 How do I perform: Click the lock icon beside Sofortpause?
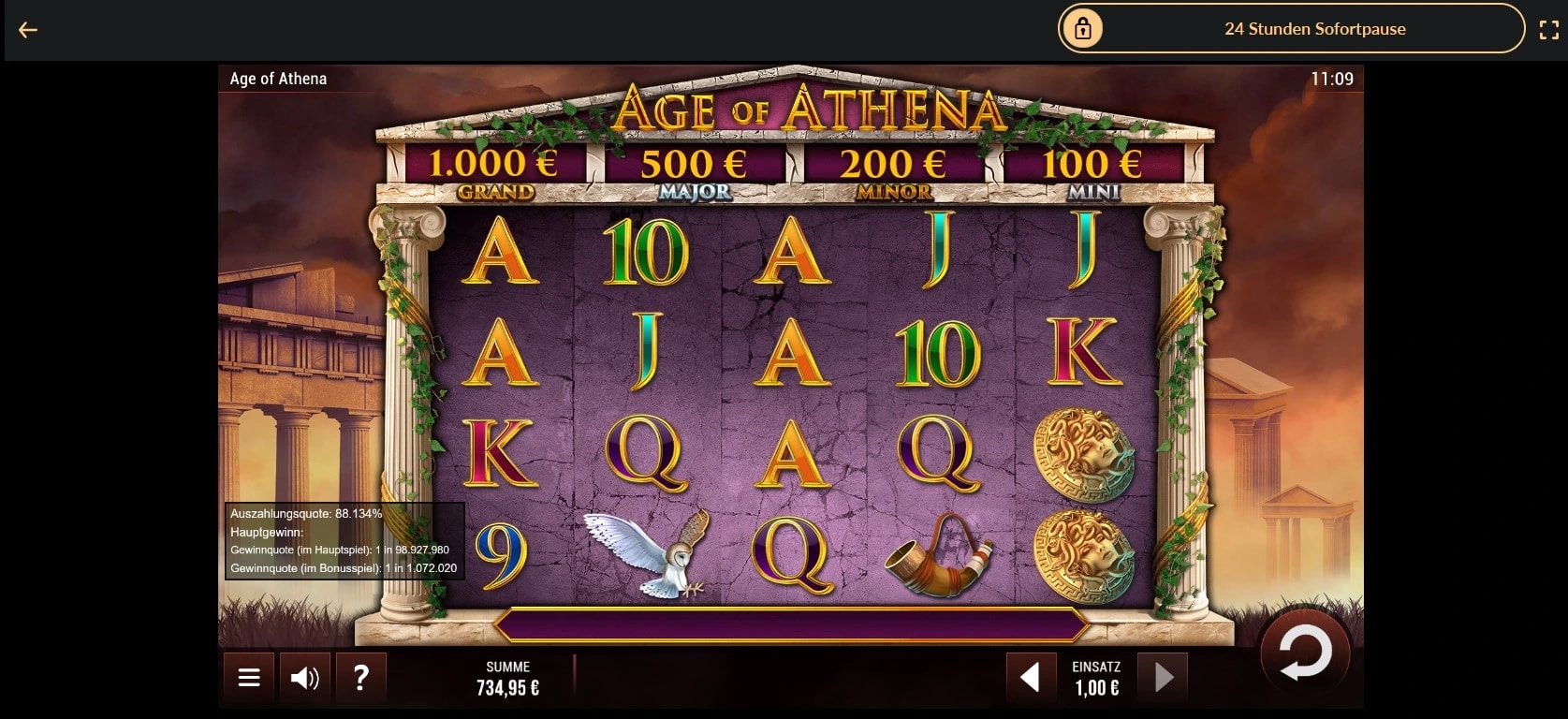[x=1084, y=29]
